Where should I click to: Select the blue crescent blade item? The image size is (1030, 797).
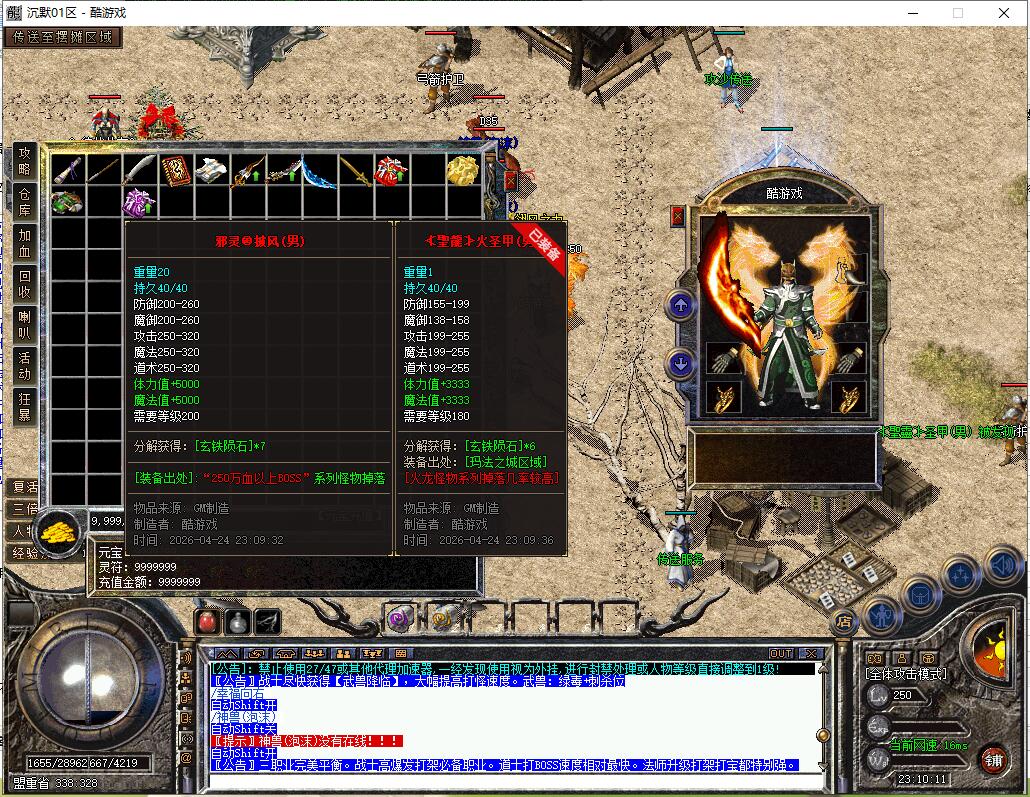319,172
